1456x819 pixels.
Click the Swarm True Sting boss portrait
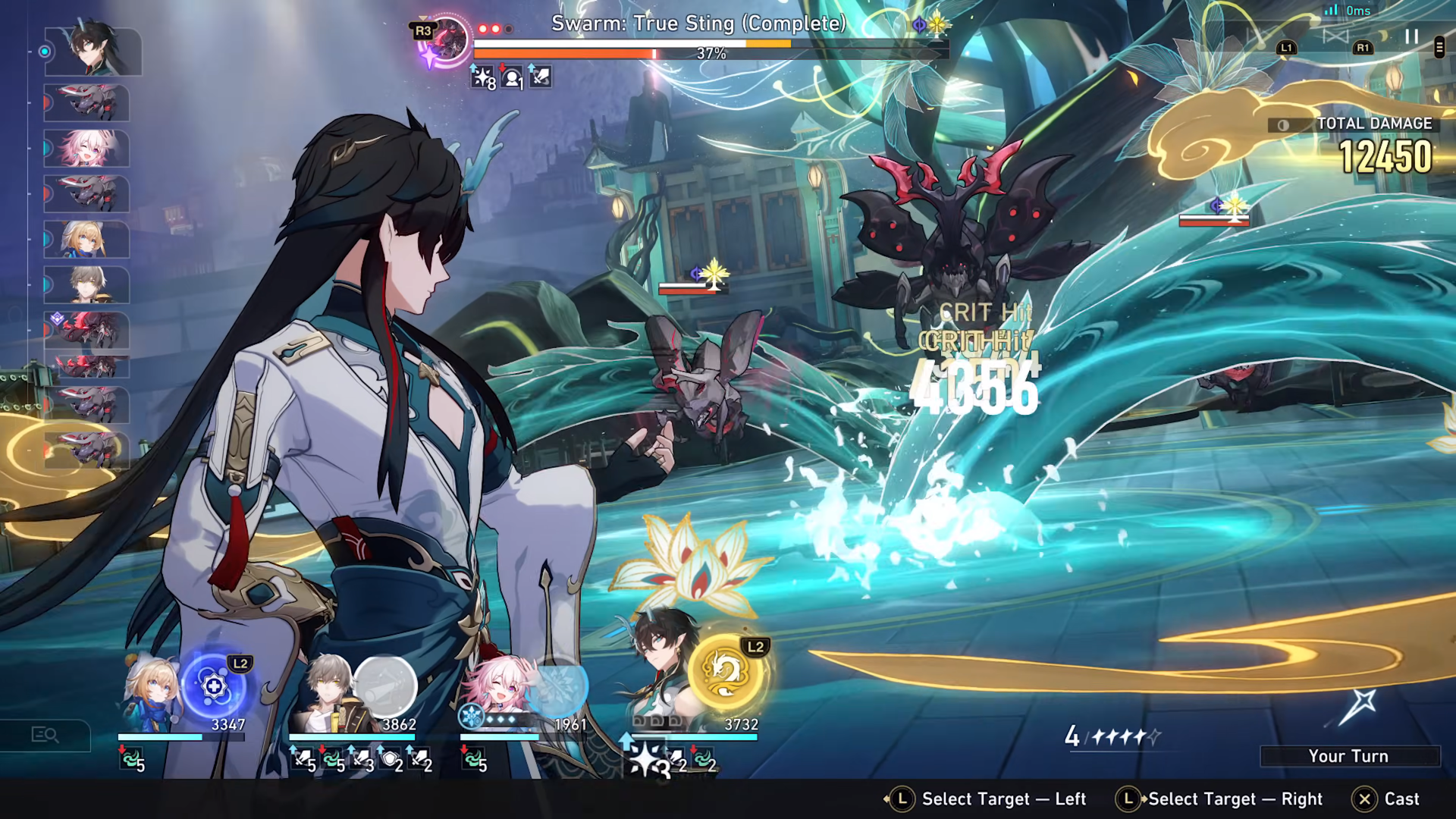(447, 39)
